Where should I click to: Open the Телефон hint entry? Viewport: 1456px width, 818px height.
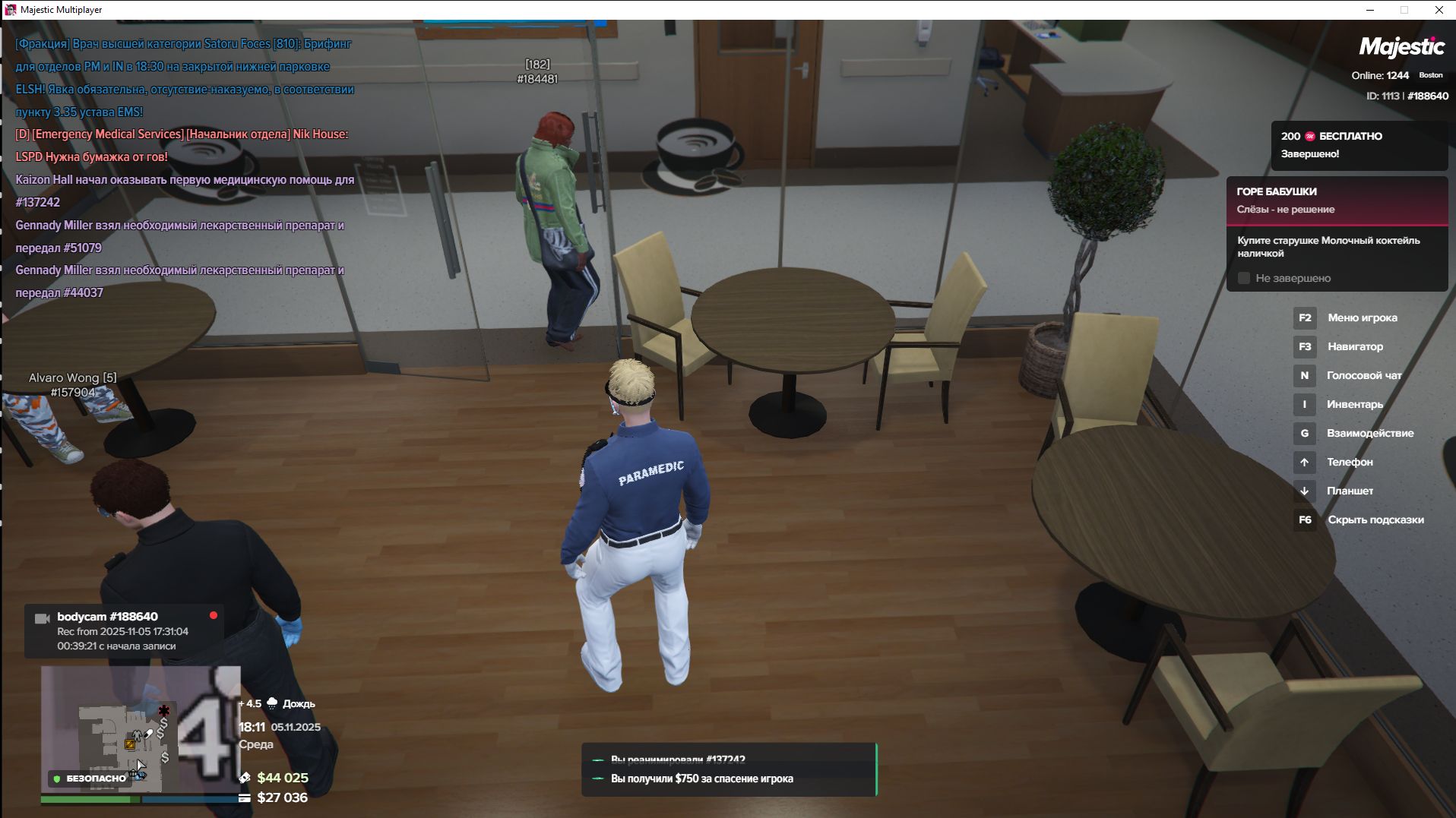(x=1349, y=463)
